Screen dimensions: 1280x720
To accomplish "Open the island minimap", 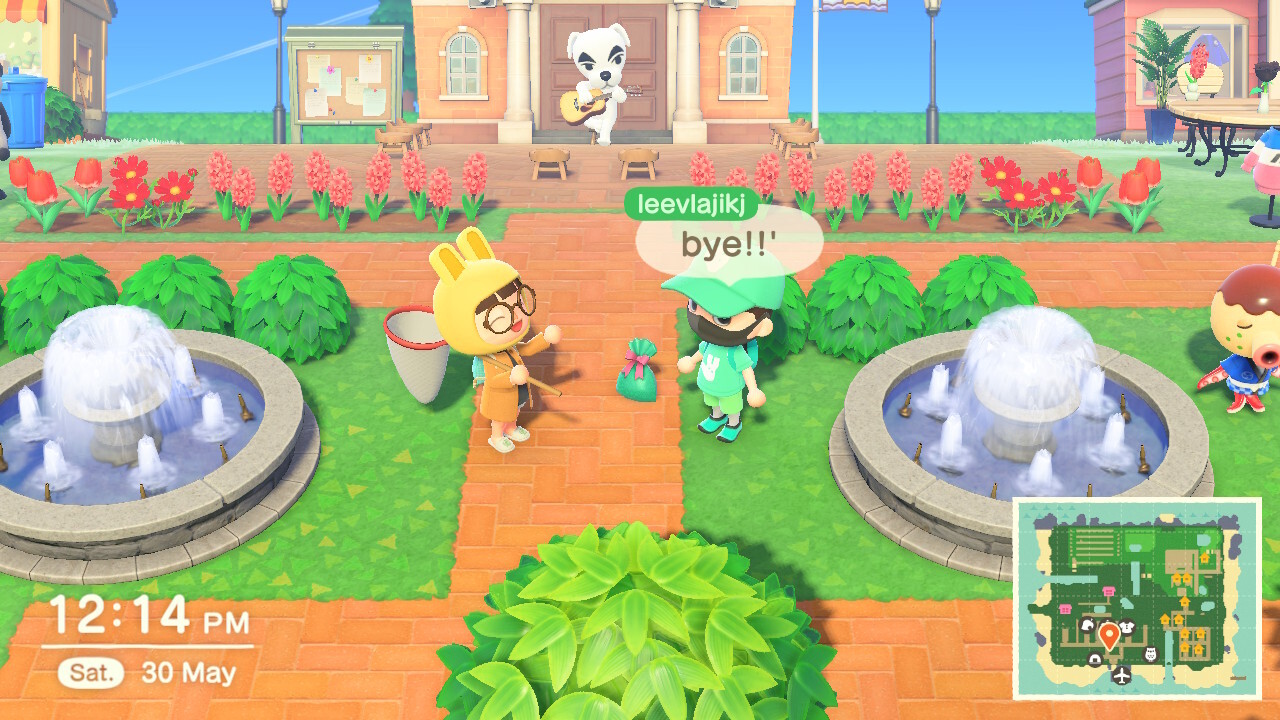I will pos(1137,598).
